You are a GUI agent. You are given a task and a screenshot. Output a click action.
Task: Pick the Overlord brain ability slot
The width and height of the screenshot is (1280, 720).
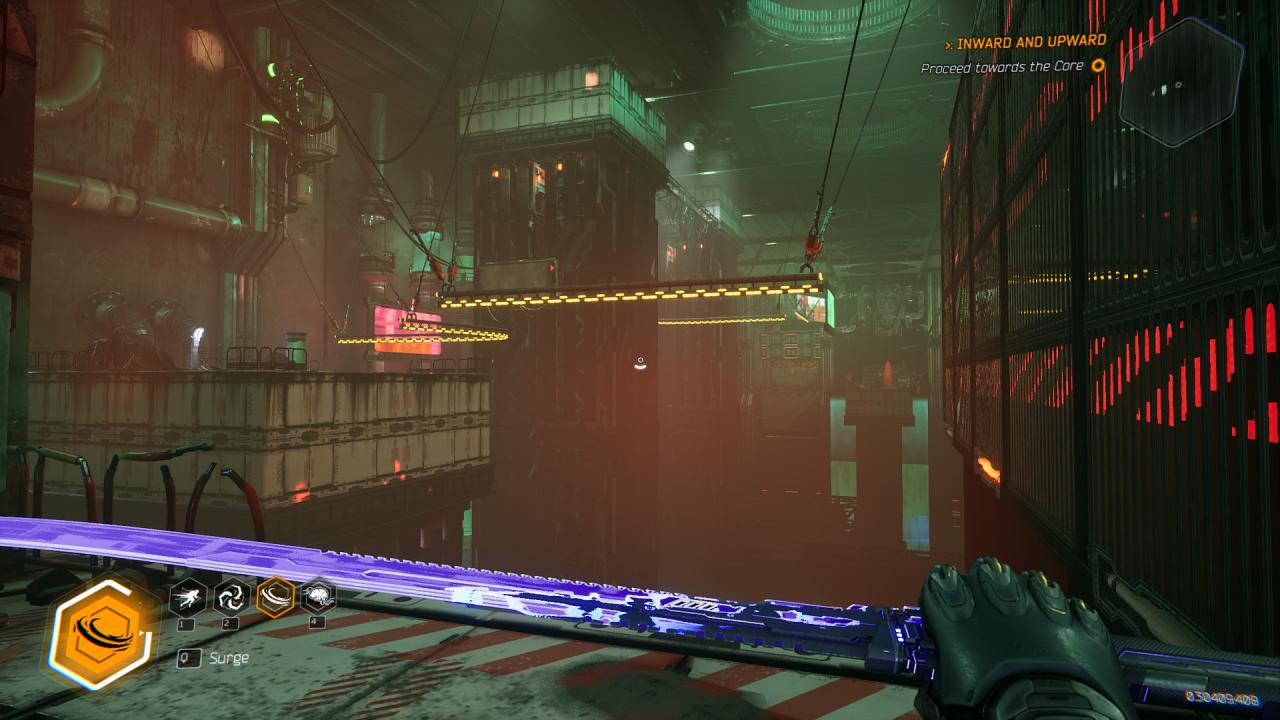318,598
